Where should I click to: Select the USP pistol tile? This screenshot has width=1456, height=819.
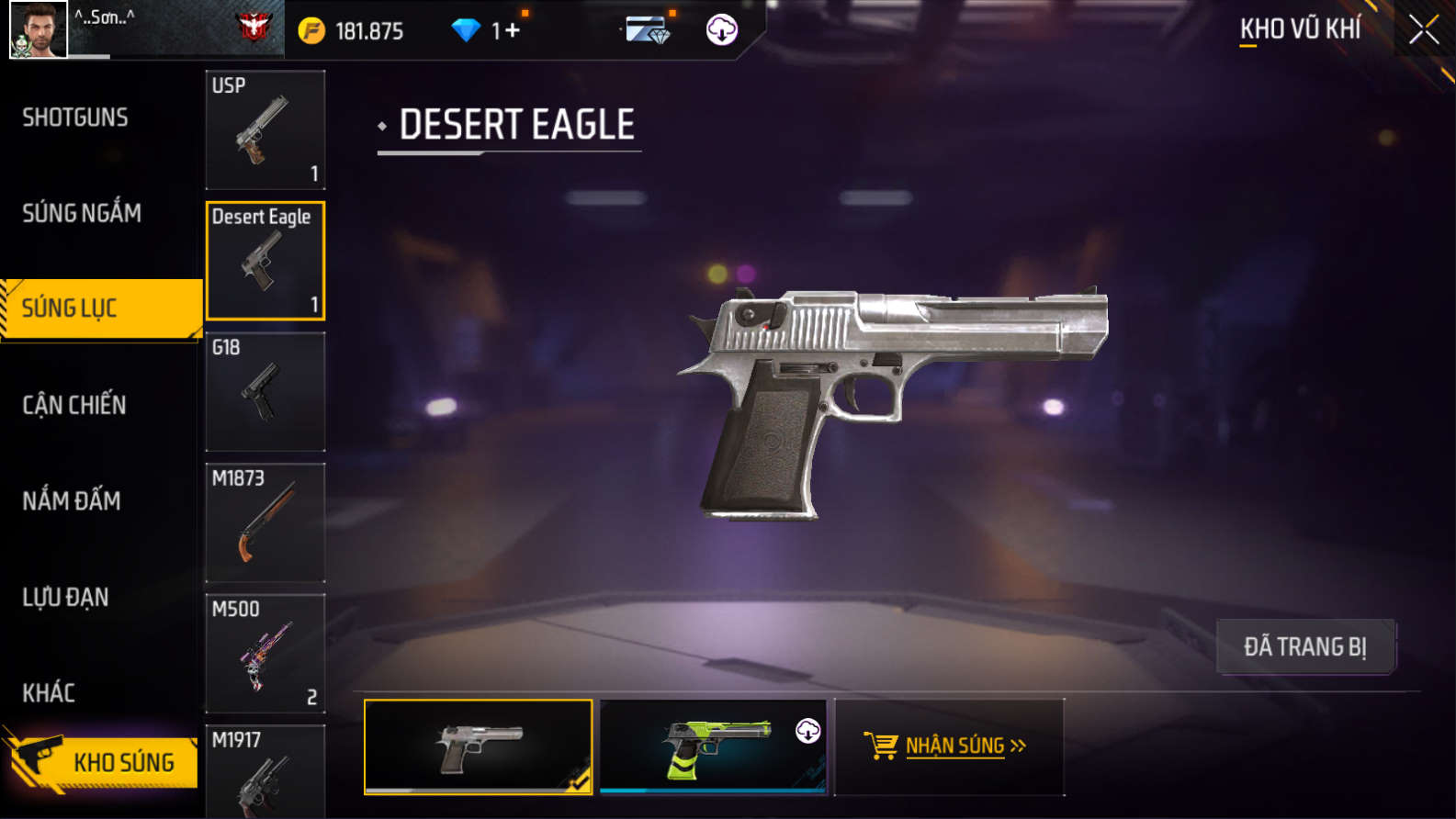(265, 129)
